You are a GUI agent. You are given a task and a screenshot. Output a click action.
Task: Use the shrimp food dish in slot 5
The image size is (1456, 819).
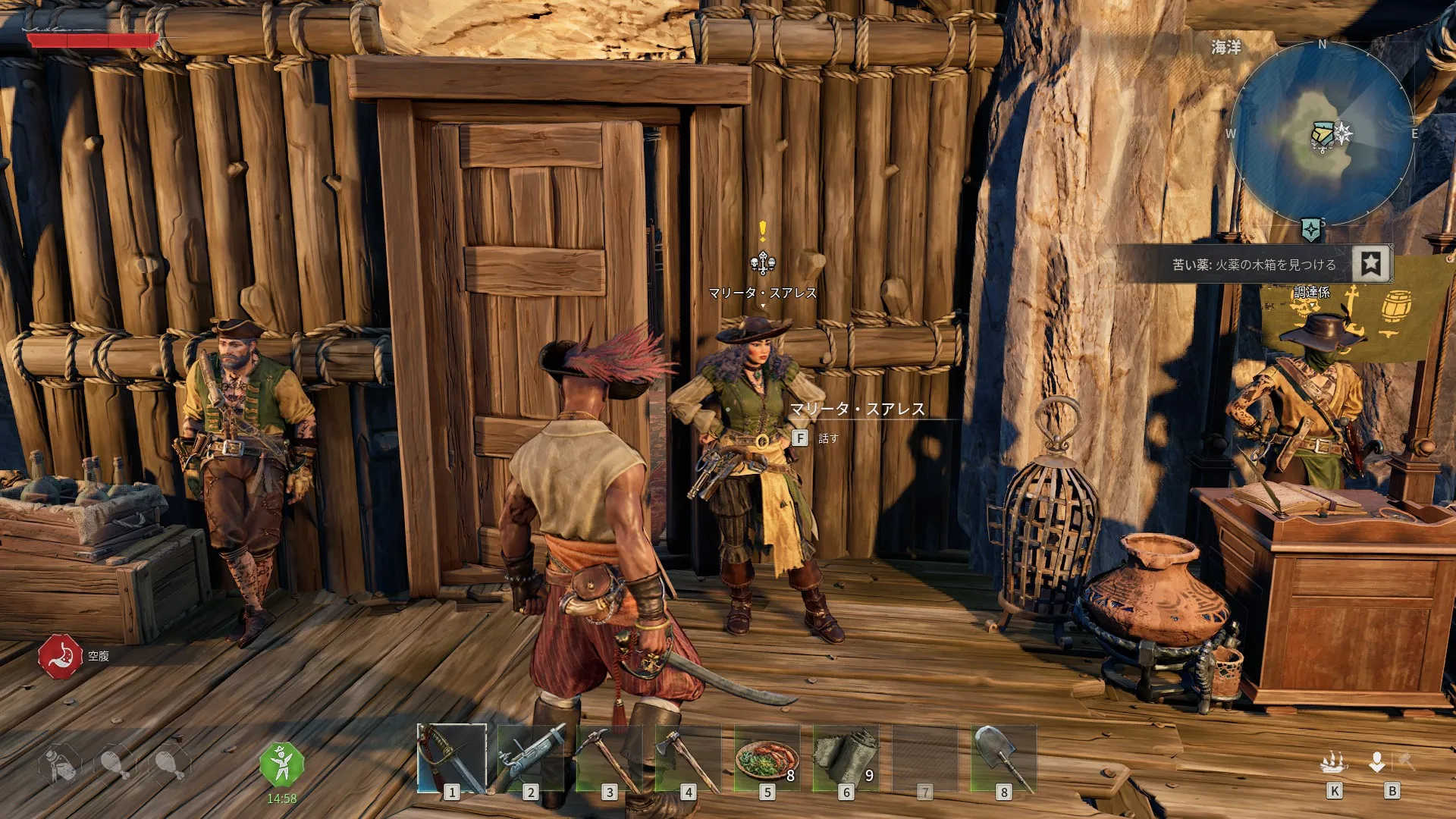pyautogui.click(x=767, y=758)
